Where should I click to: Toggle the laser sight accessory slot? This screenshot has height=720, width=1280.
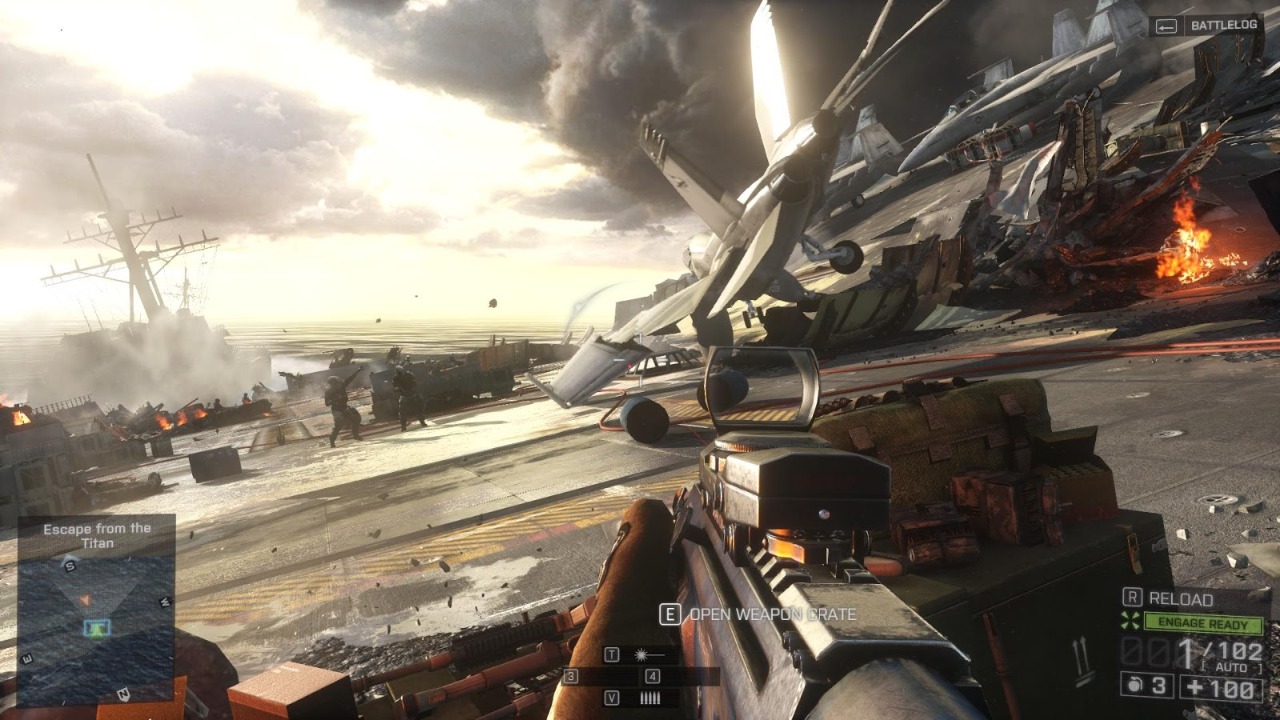[x=642, y=655]
